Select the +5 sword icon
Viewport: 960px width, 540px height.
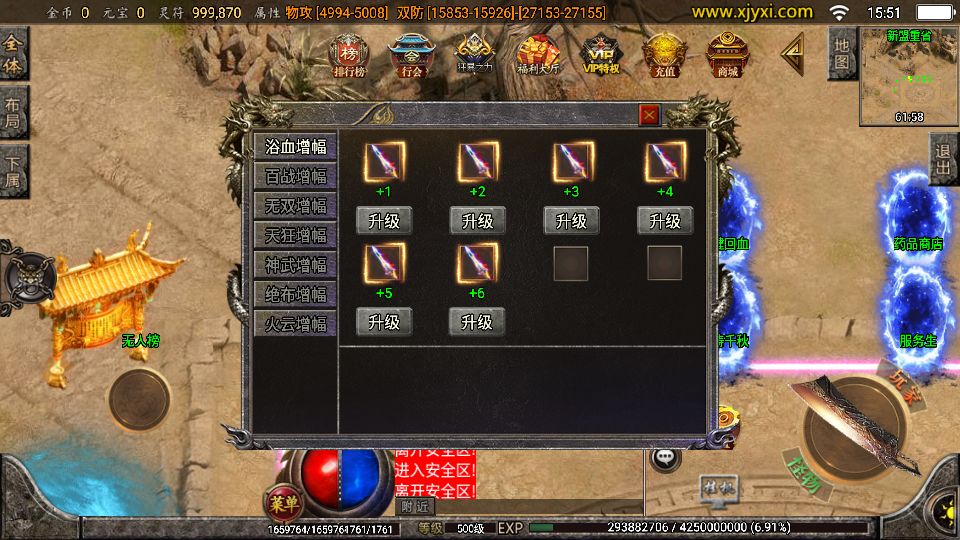[x=384, y=263]
